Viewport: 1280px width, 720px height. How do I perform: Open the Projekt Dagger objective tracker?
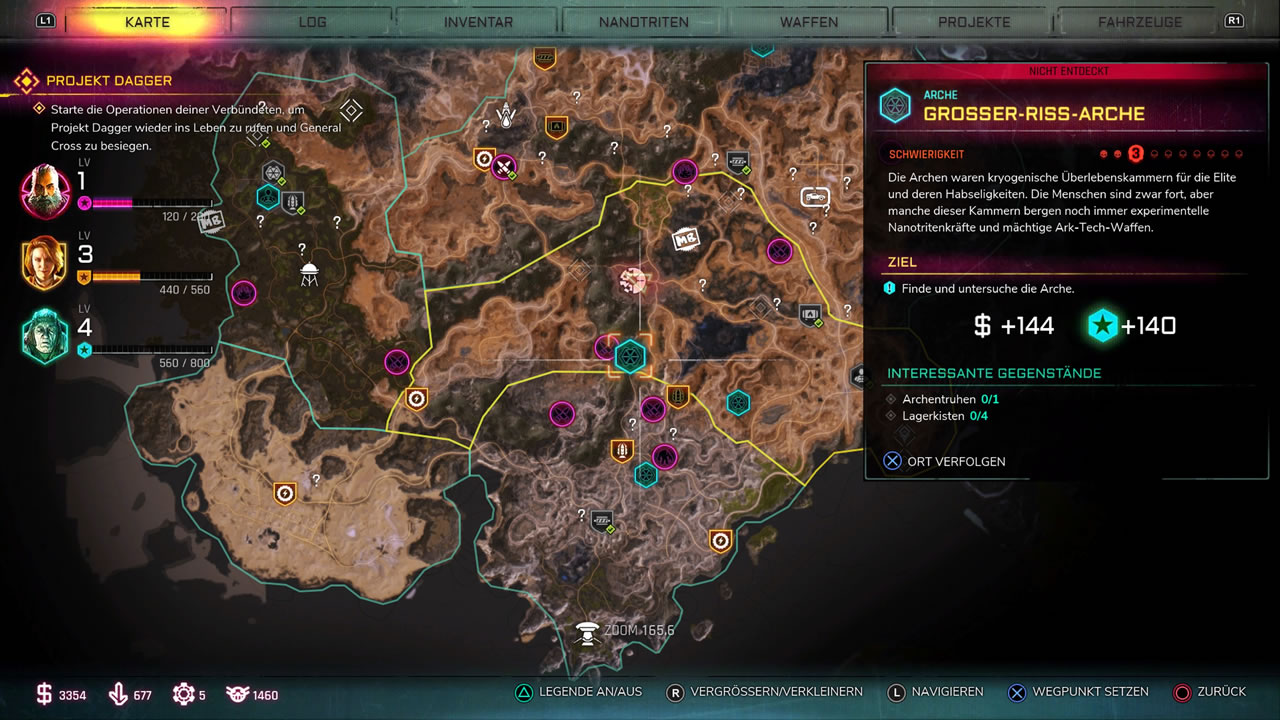(x=108, y=80)
